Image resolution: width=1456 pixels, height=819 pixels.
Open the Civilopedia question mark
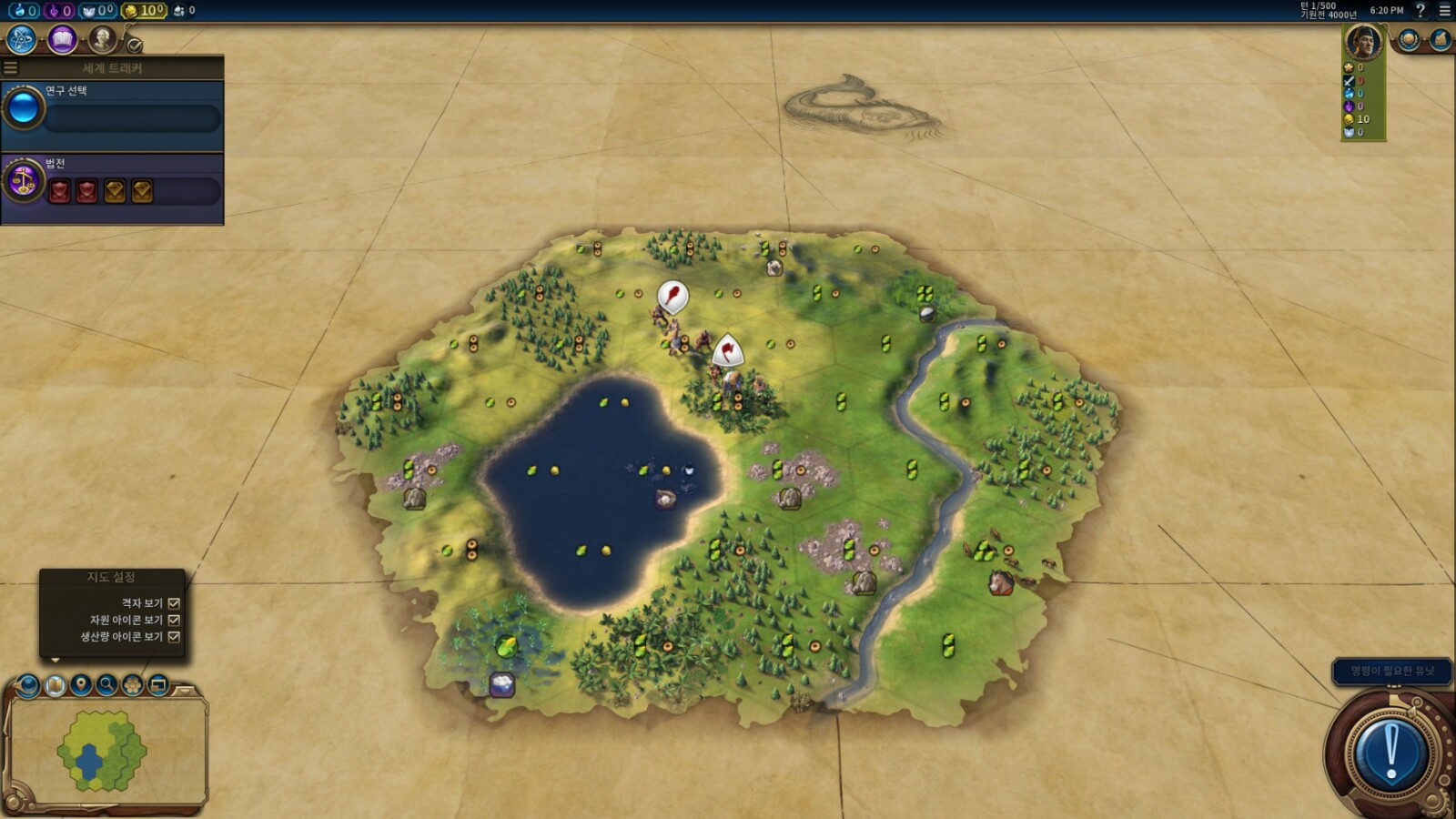(x=1421, y=11)
